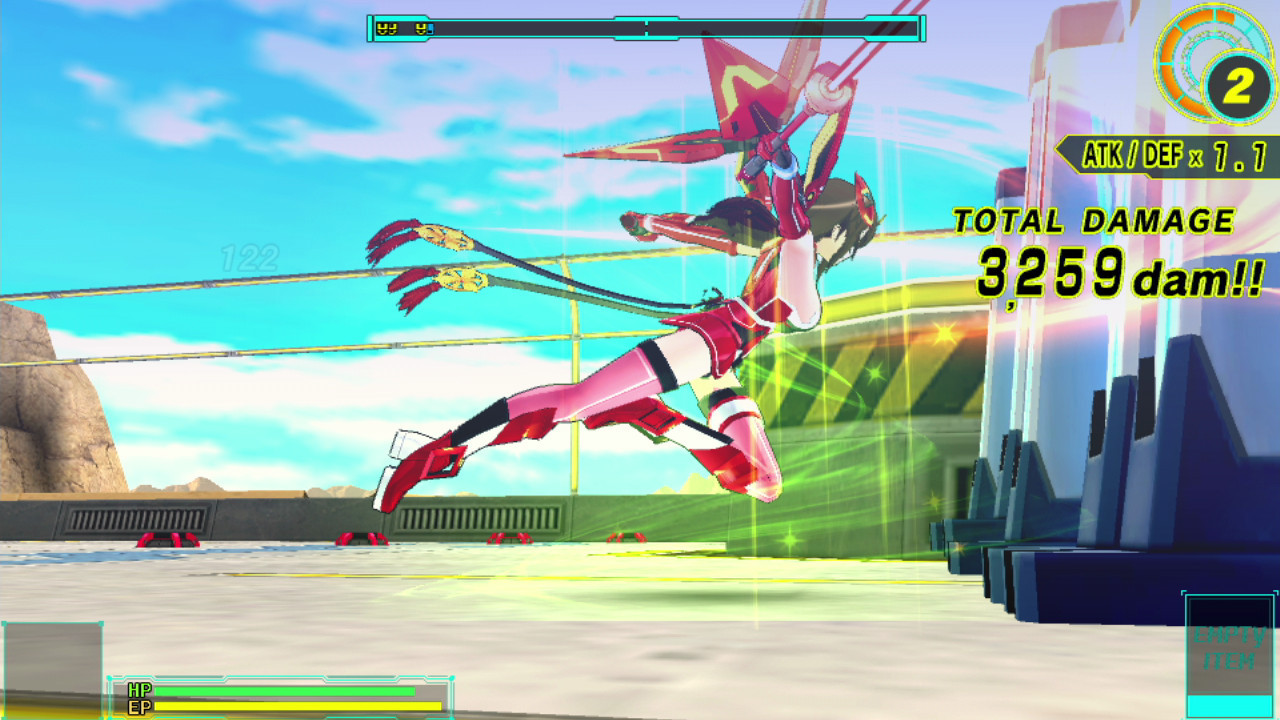The height and width of the screenshot is (720, 1280).
Task: Open the corner brackets of the item slot
Action: [x=1185, y=594]
